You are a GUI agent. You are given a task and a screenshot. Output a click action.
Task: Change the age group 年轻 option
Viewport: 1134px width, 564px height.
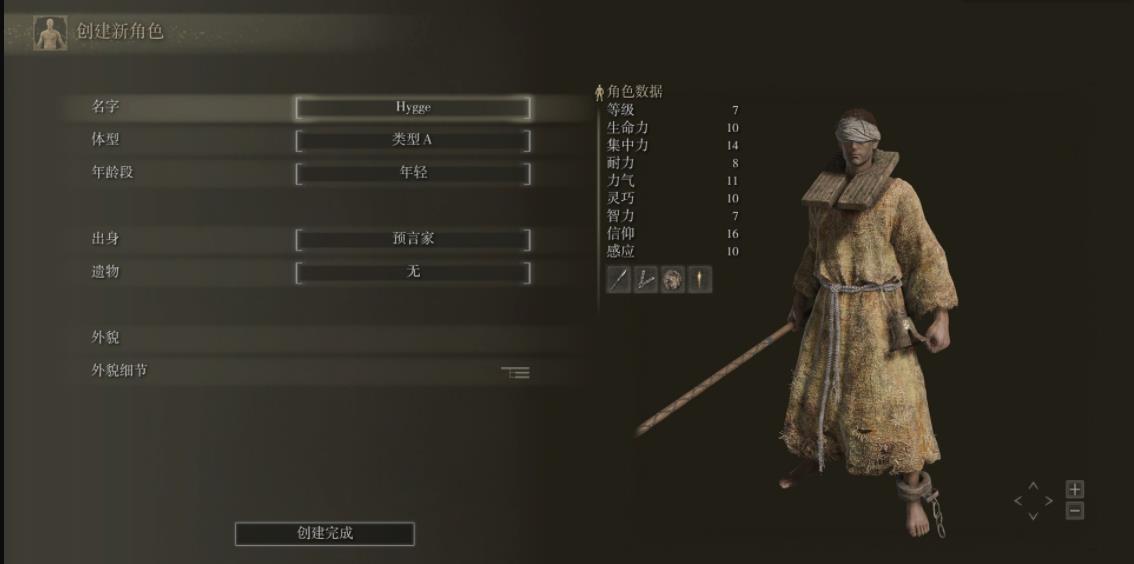(412, 172)
